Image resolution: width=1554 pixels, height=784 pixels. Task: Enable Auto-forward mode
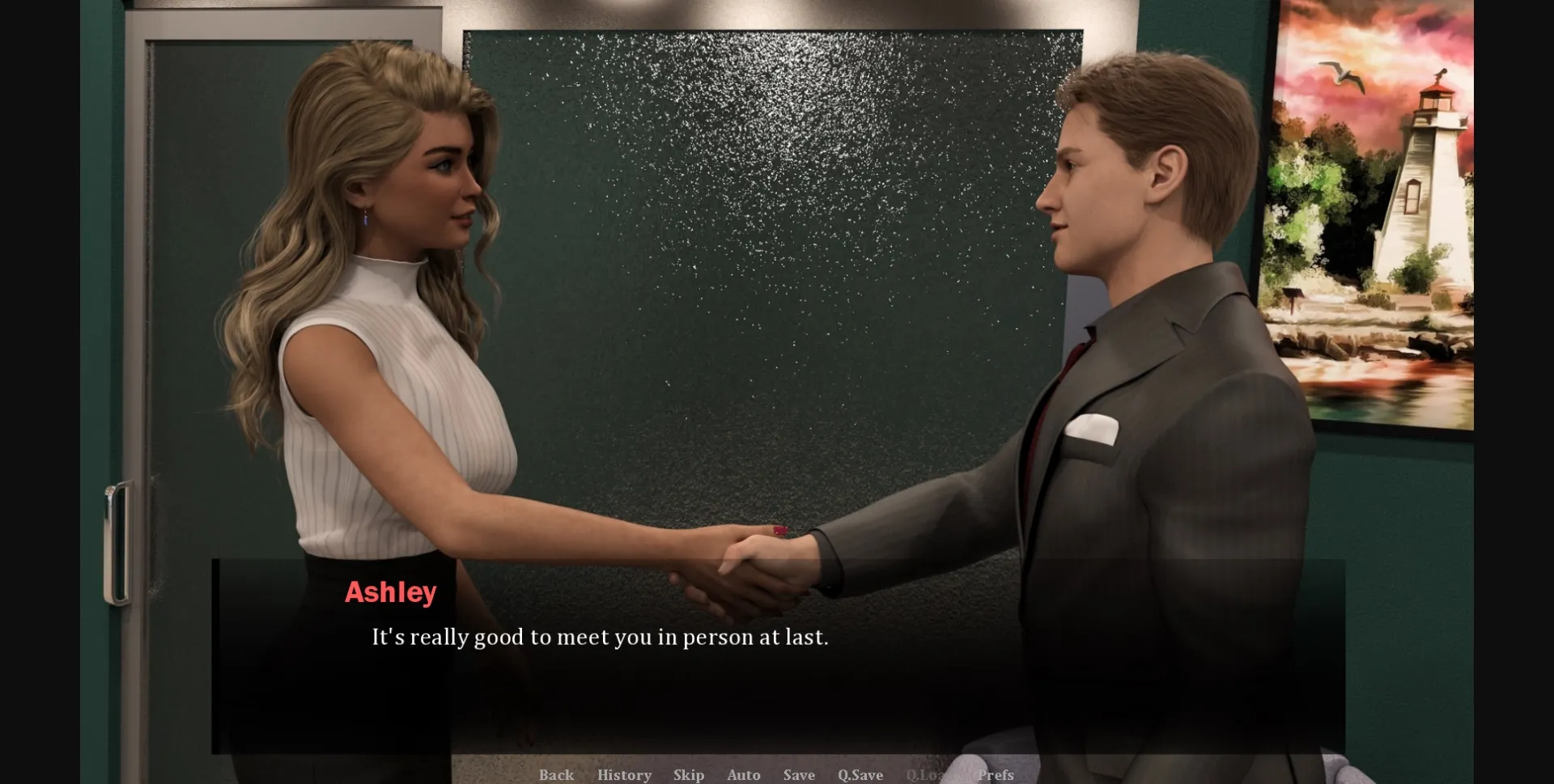click(x=743, y=774)
